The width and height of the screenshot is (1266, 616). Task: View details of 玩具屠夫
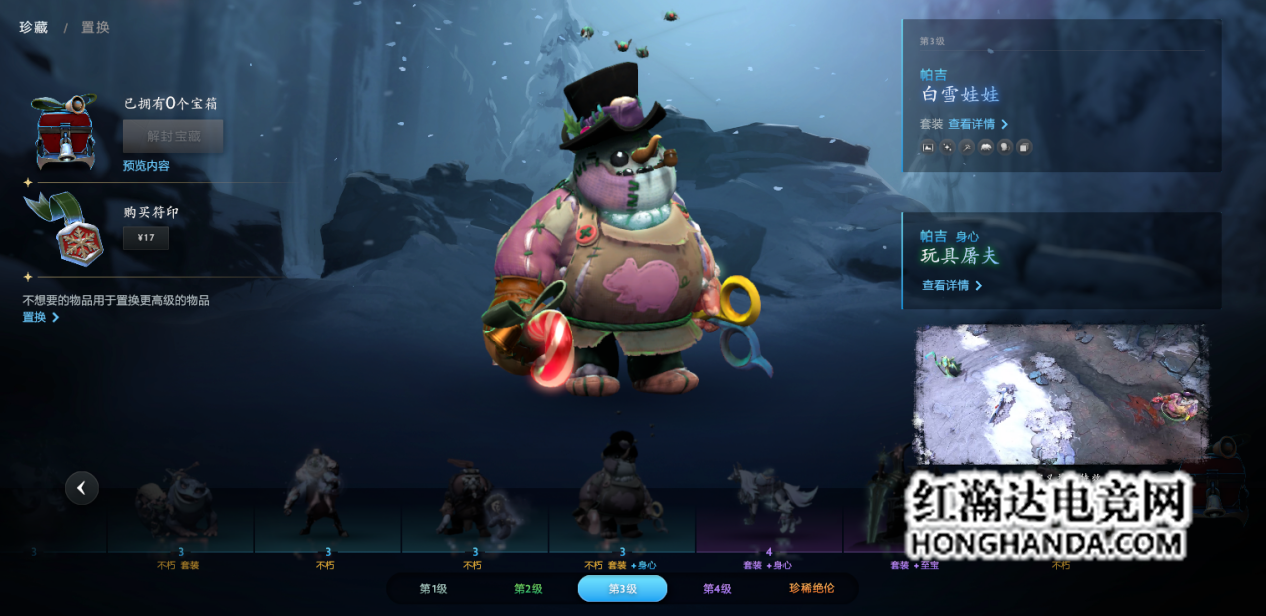pos(951,285)
